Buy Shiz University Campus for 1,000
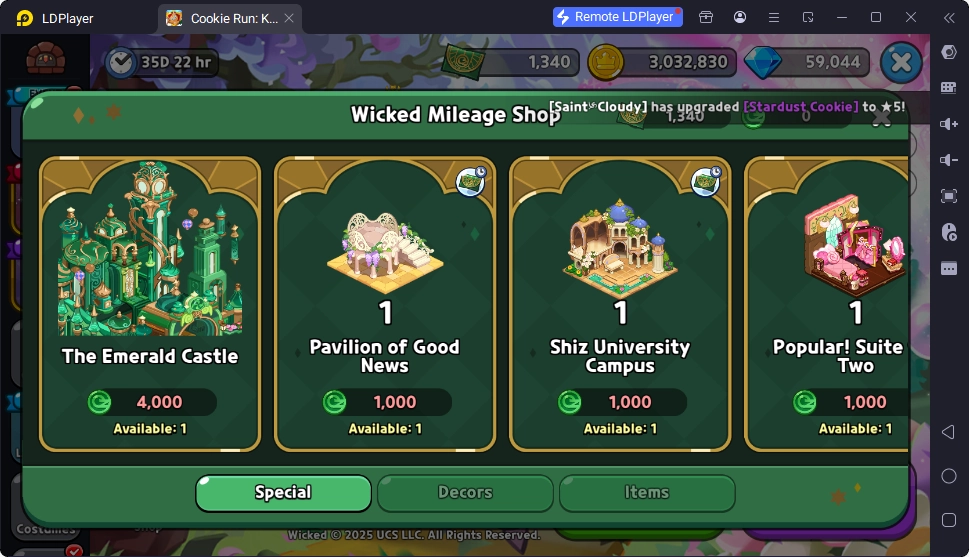This screenshot has width=969, height=557. [620, 403]
